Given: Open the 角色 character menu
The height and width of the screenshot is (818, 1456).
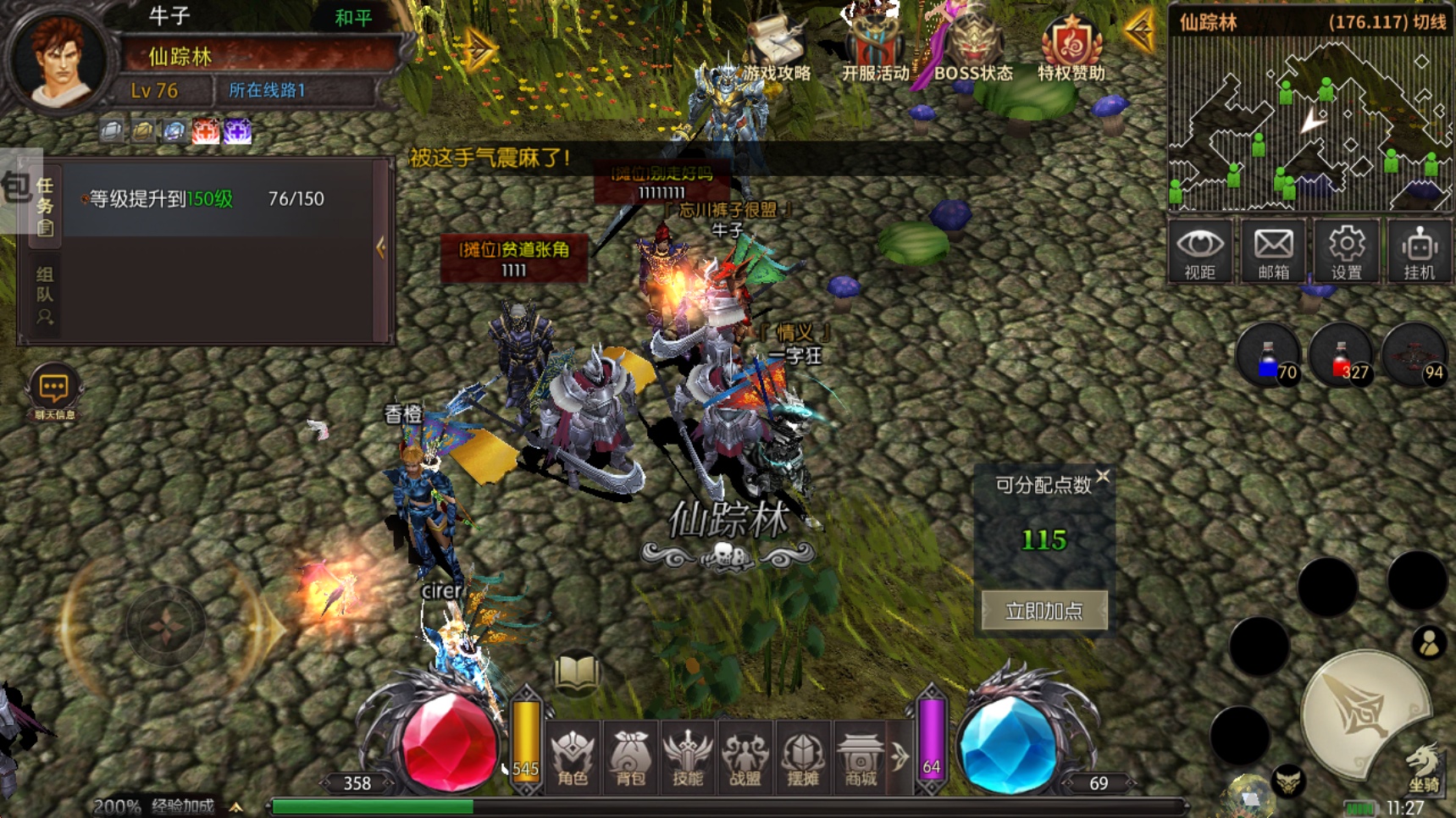Looking at the screenshot, I should point(573,756).
